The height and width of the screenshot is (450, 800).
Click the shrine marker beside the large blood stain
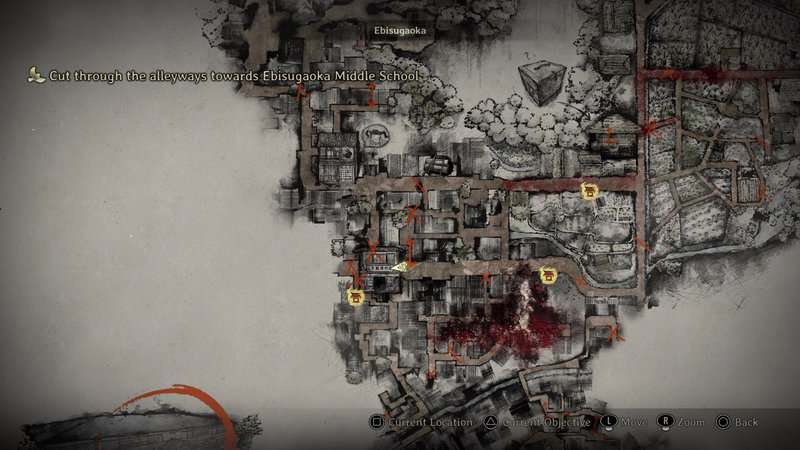547,275
